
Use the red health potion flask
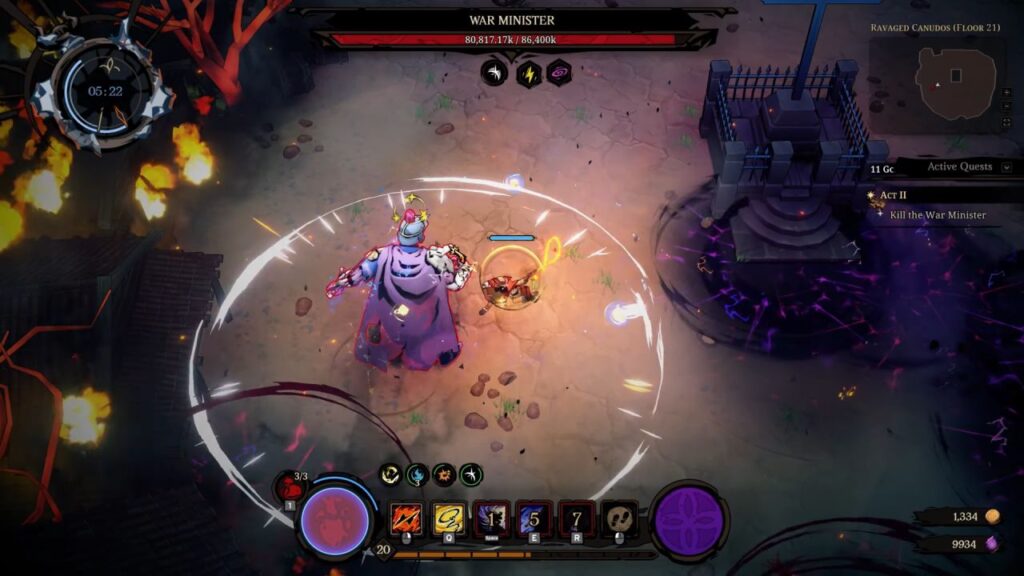(x=288, y=489)
